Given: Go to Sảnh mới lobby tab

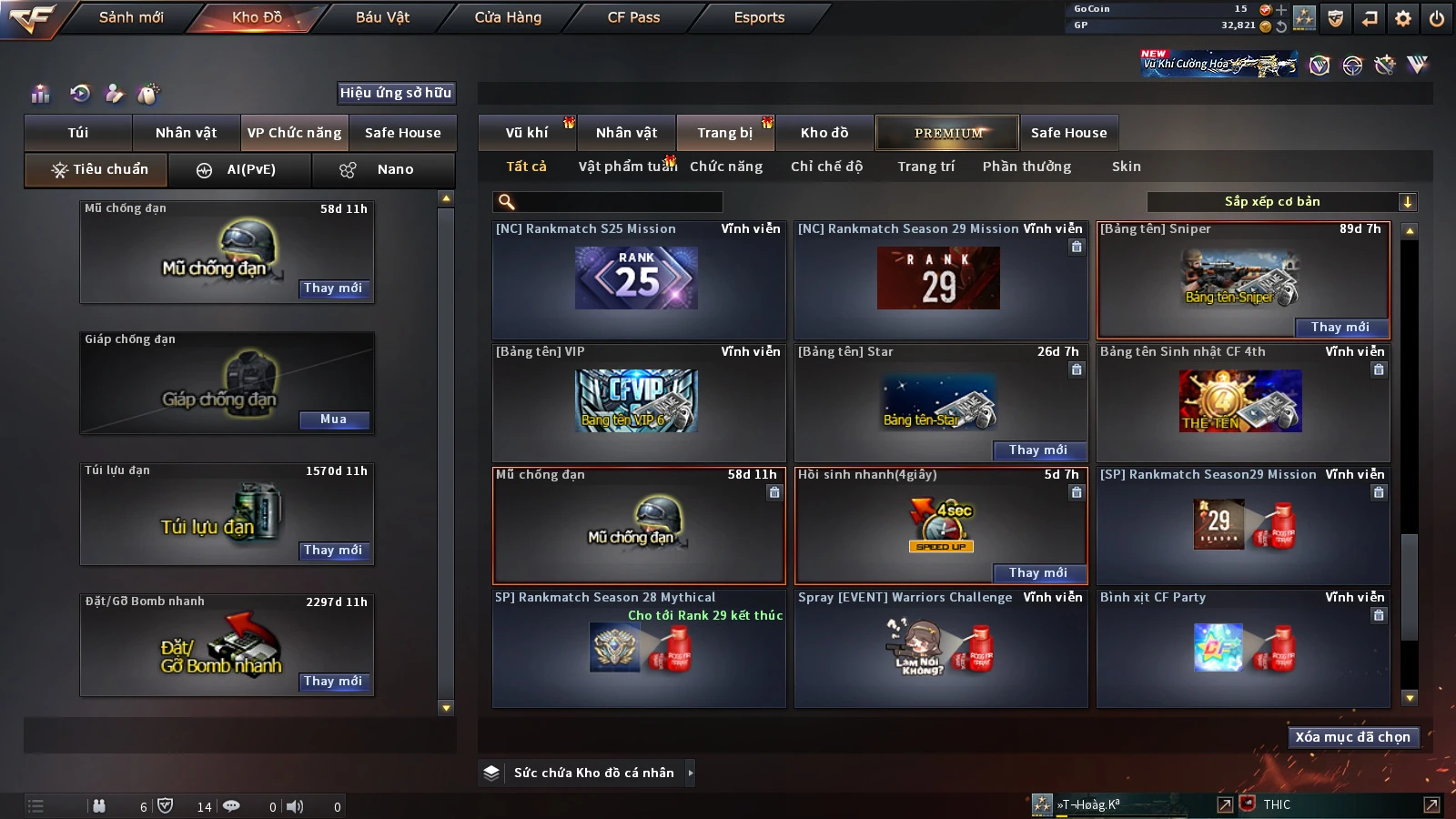Looking at the screenshot, I should [131, 17].
